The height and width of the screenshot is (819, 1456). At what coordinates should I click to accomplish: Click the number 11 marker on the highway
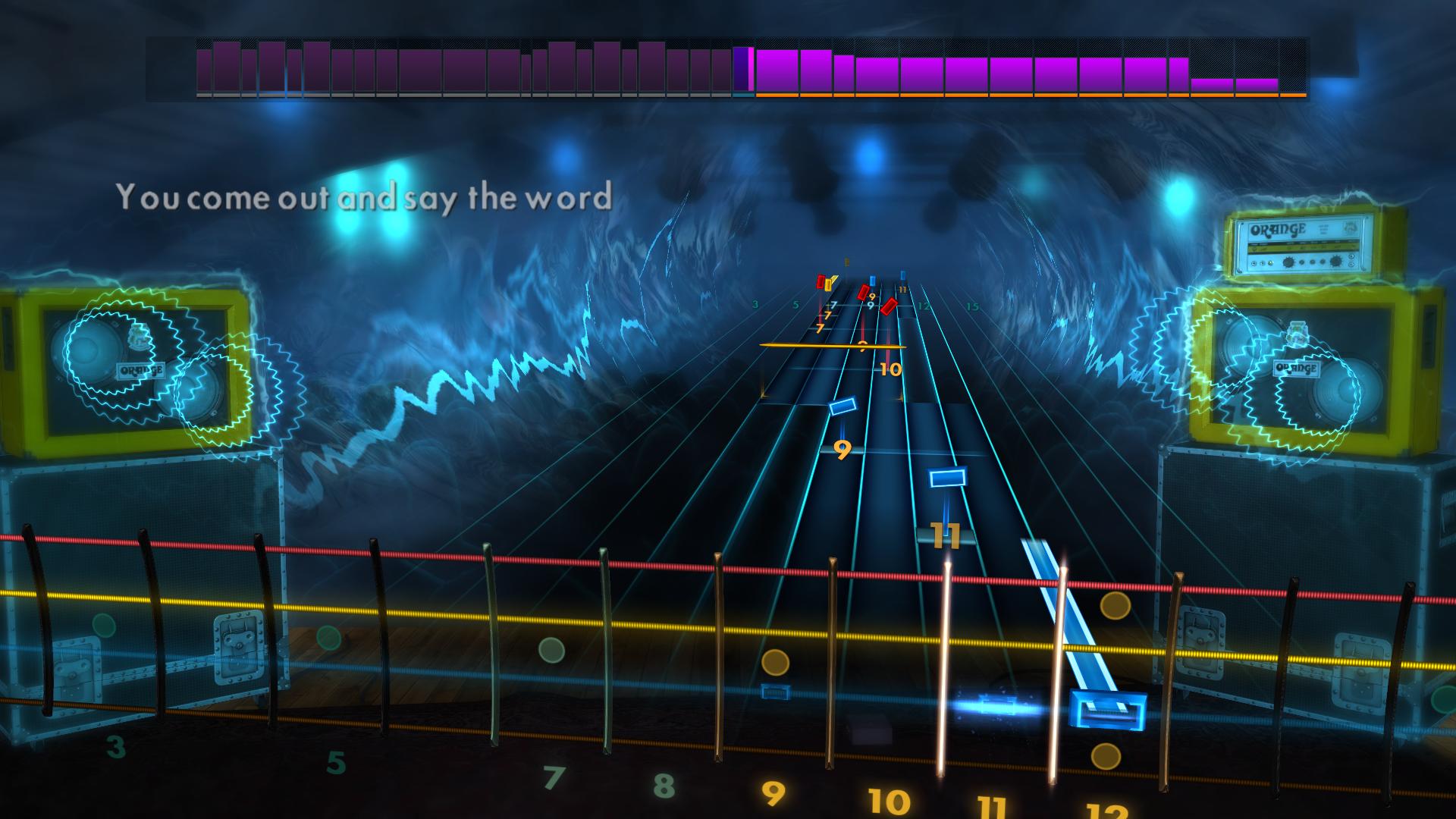point(945,535)
